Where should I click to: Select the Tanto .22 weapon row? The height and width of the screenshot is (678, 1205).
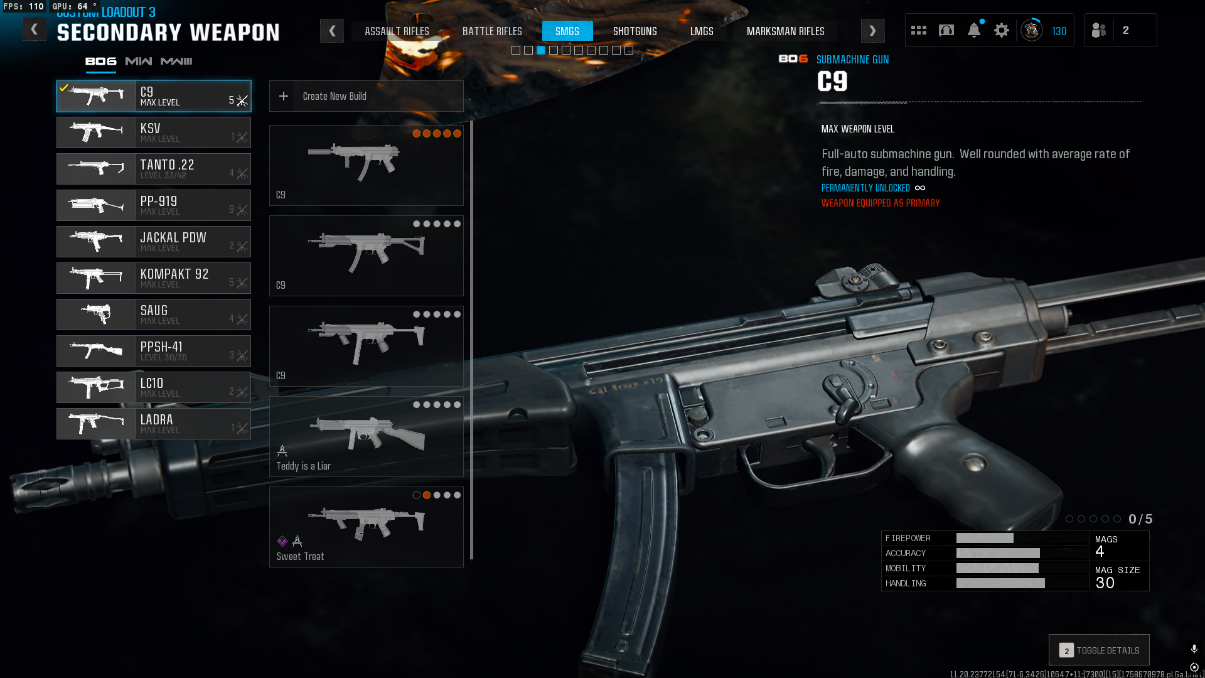point(153,169)
